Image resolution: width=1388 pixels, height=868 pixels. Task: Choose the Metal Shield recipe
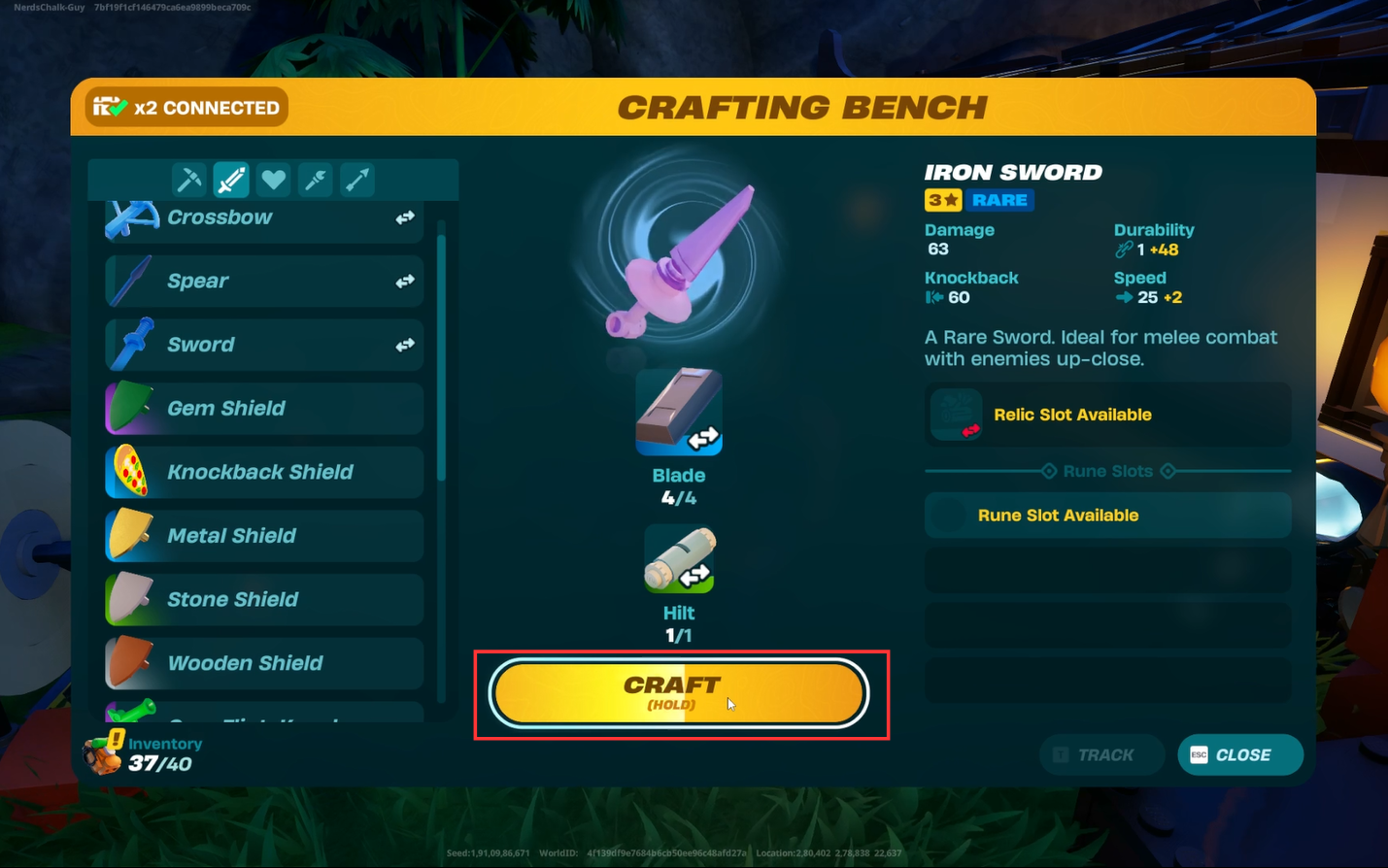(263, 536)
